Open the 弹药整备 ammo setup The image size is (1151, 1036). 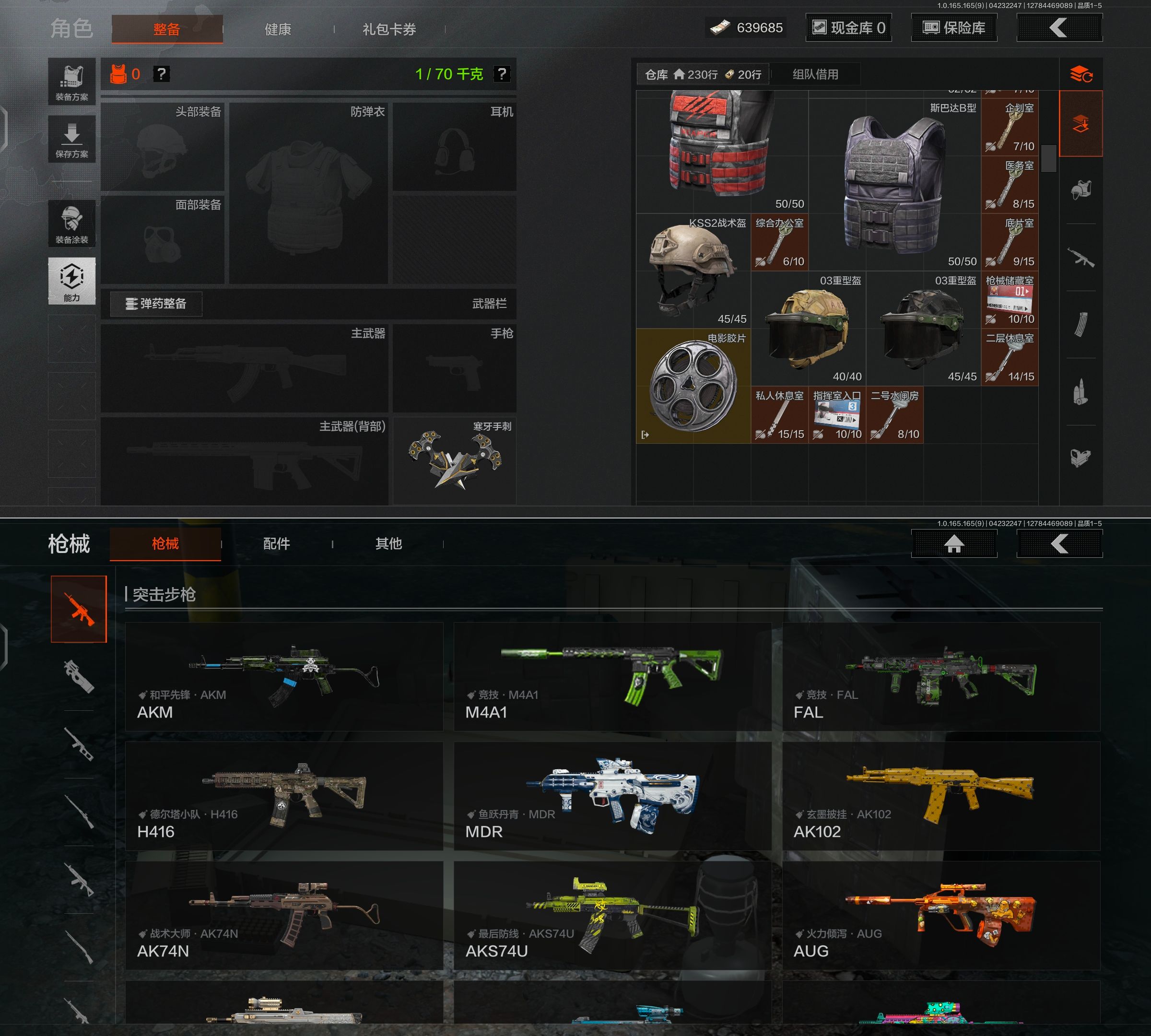pyautogui.click(x=156, y=304)
